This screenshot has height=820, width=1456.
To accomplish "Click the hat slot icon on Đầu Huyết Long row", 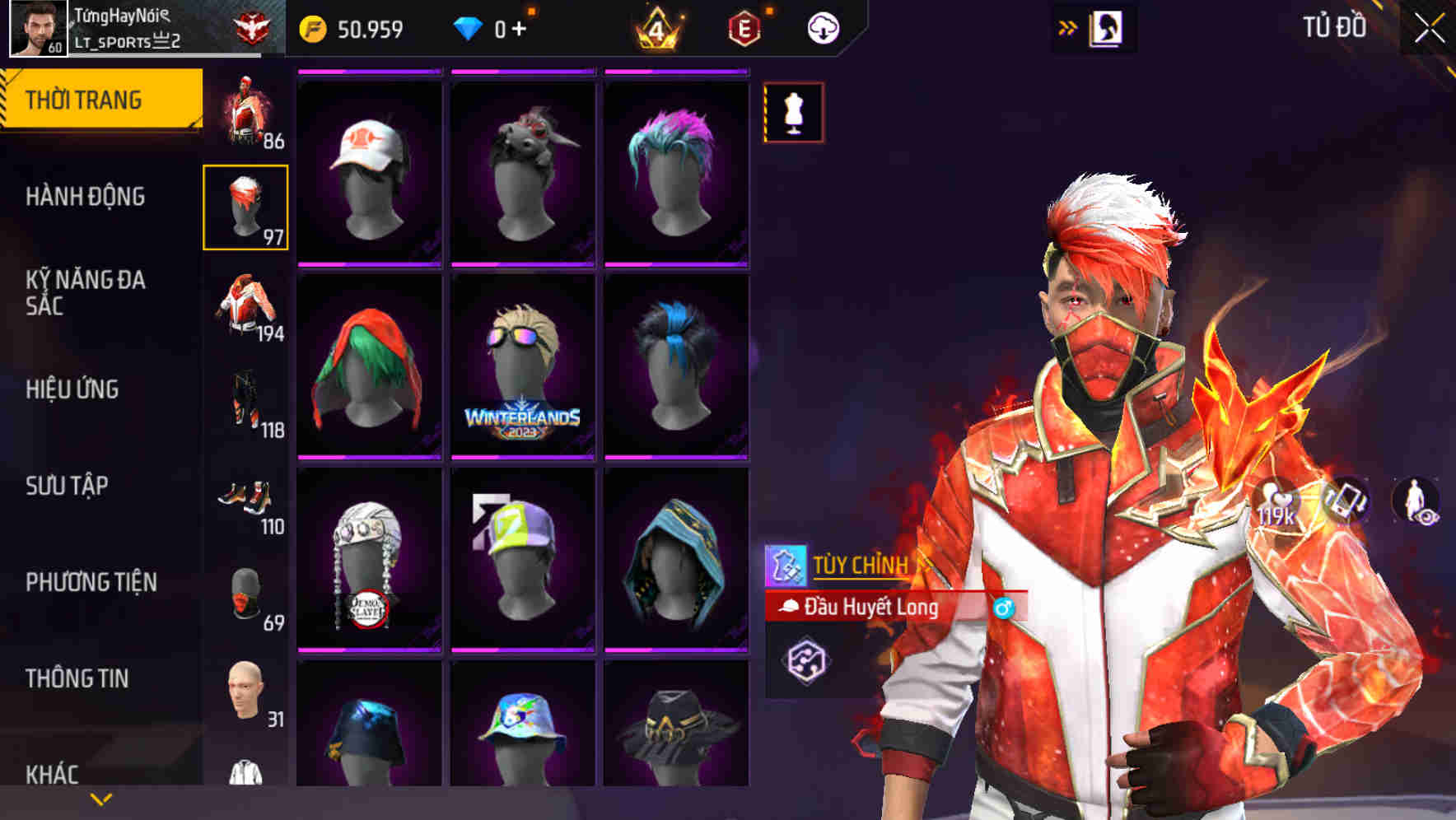I will point(790,606).
